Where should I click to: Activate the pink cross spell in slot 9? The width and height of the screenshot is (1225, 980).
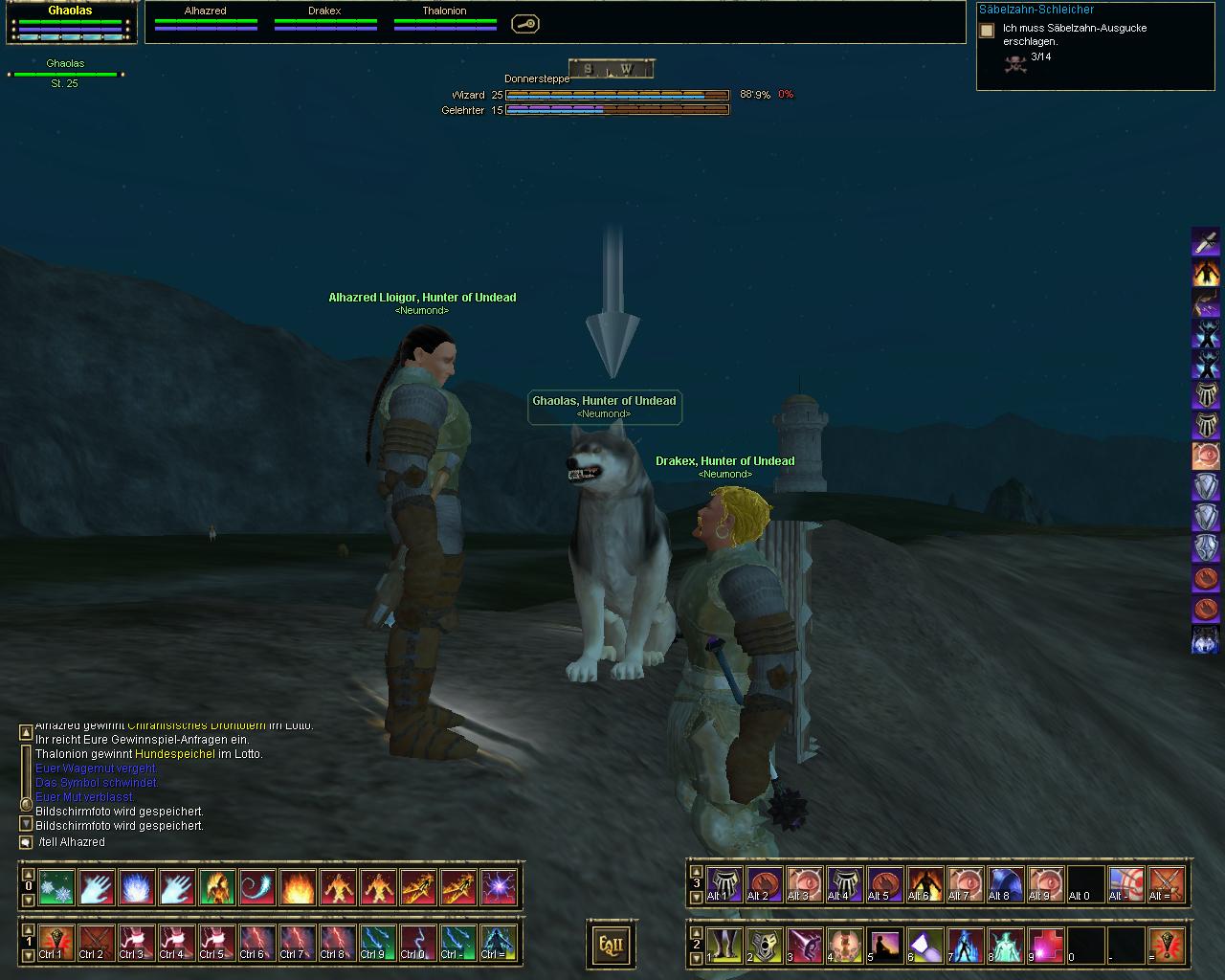point(1046,945)
